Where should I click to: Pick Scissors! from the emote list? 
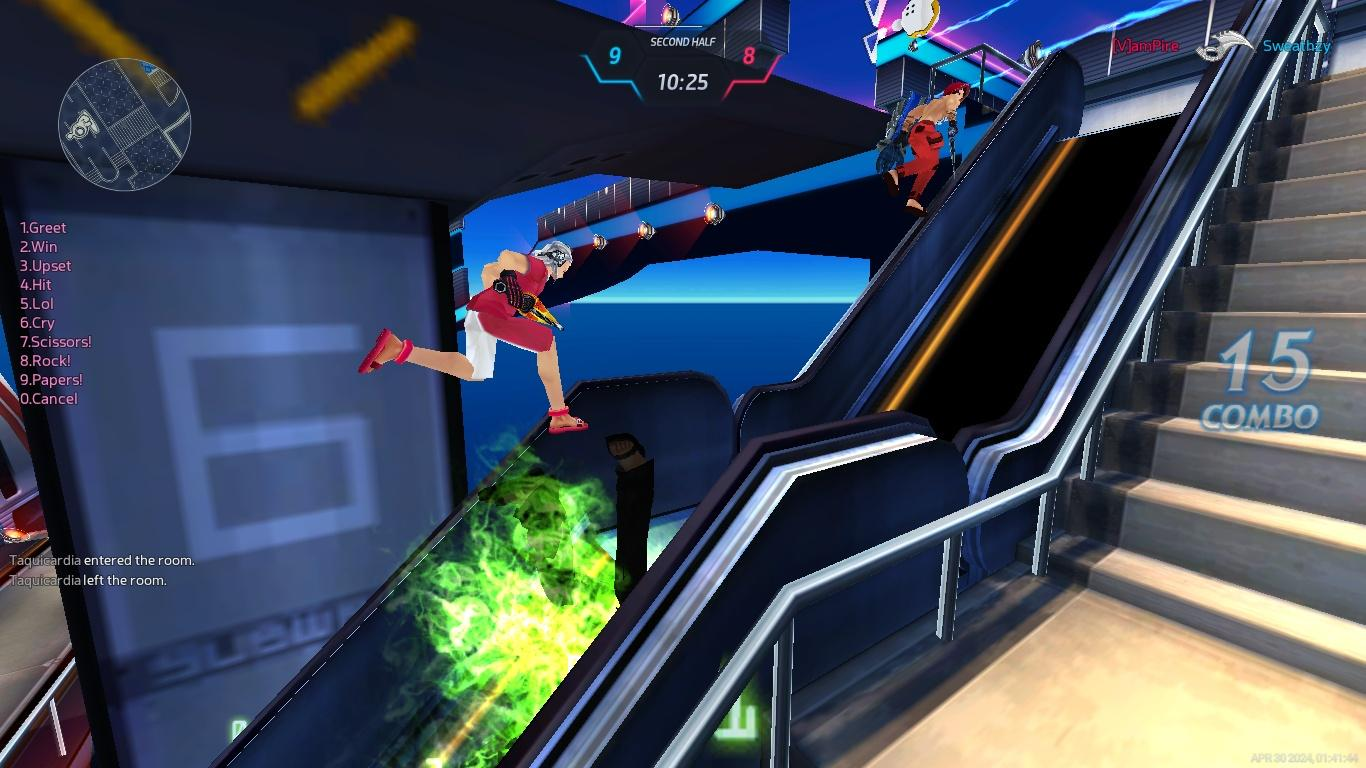[x=56, y=342]
